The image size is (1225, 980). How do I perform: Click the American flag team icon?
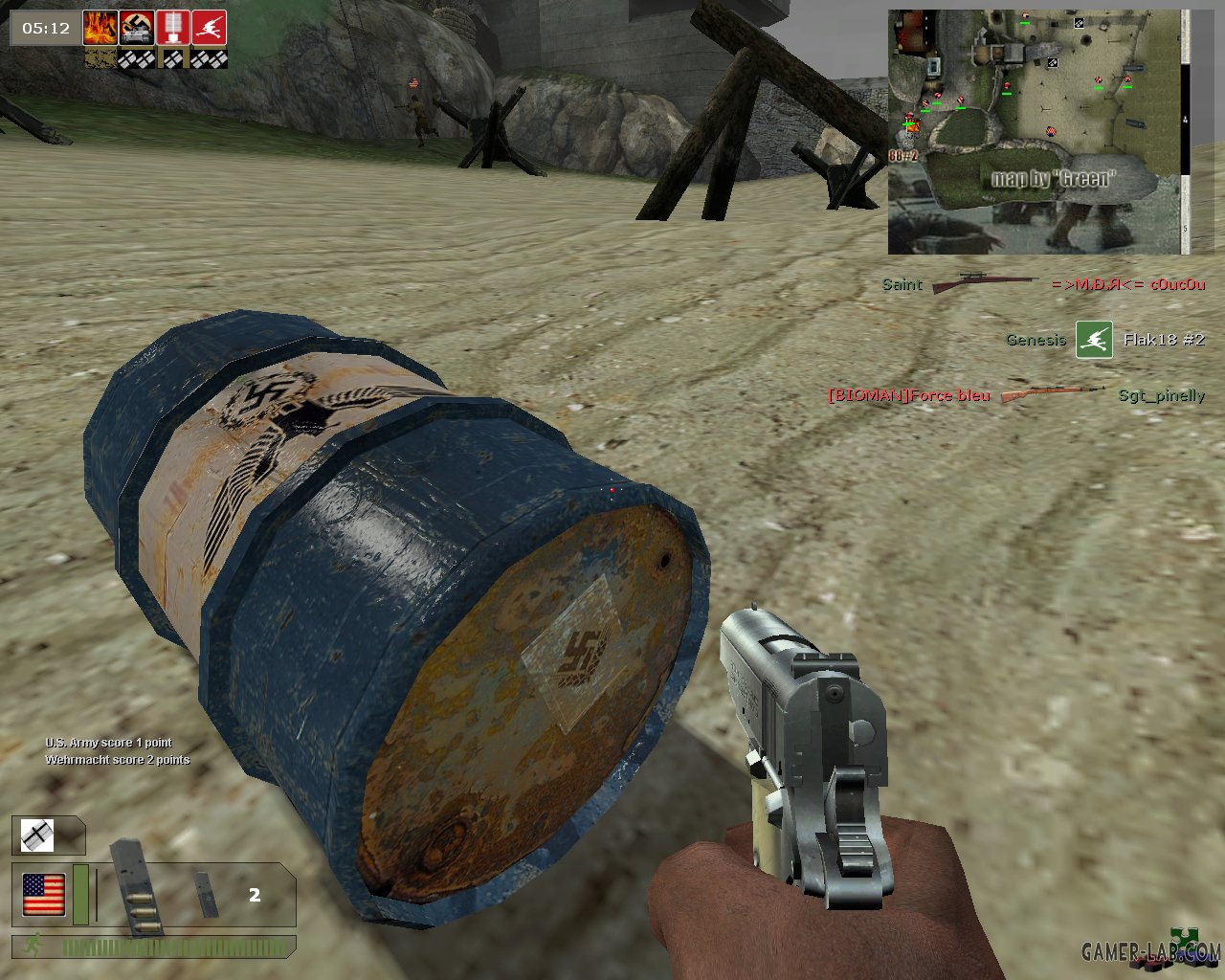(x=44, y=895)
